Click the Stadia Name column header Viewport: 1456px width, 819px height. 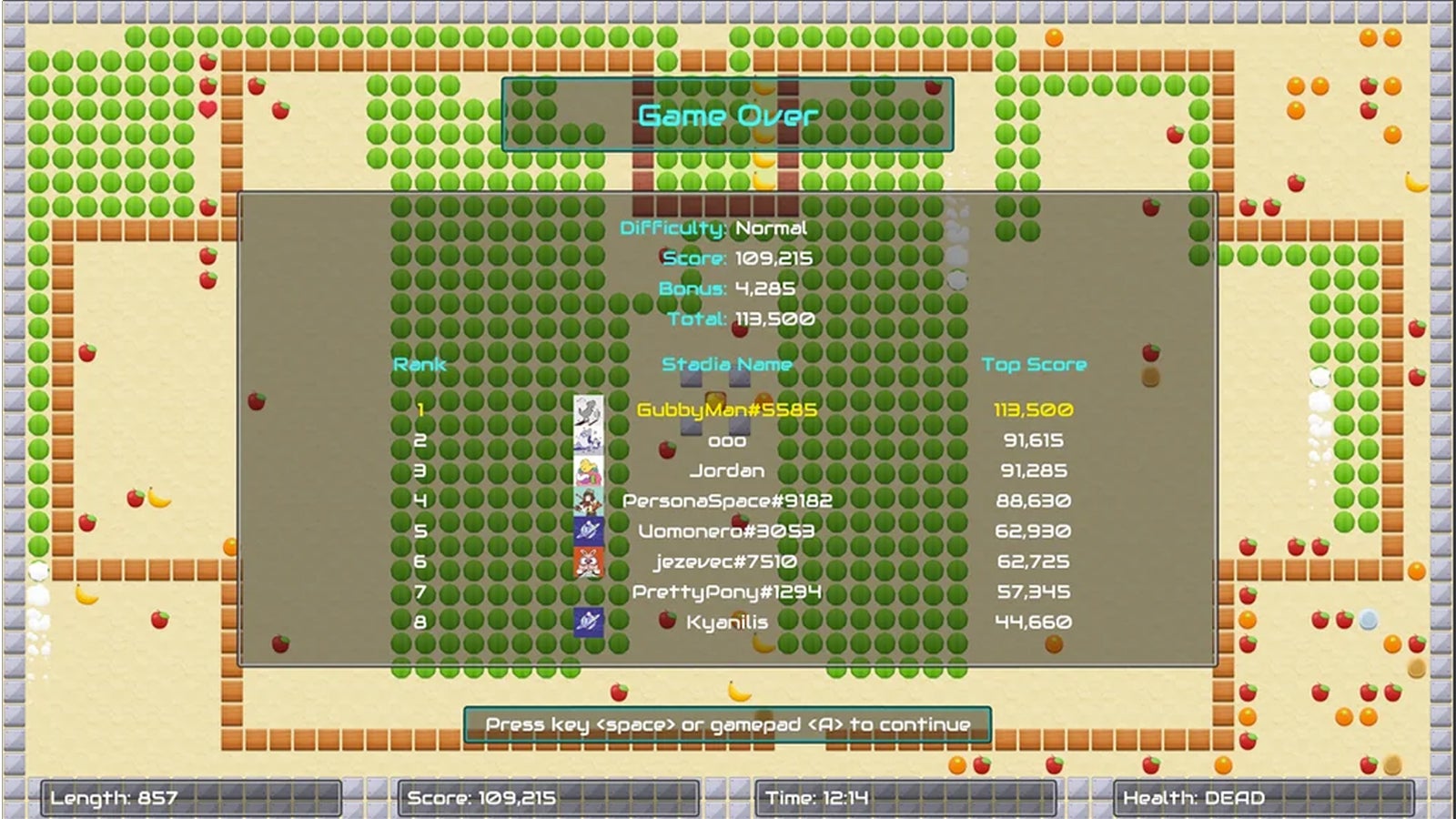click(726, 364)
